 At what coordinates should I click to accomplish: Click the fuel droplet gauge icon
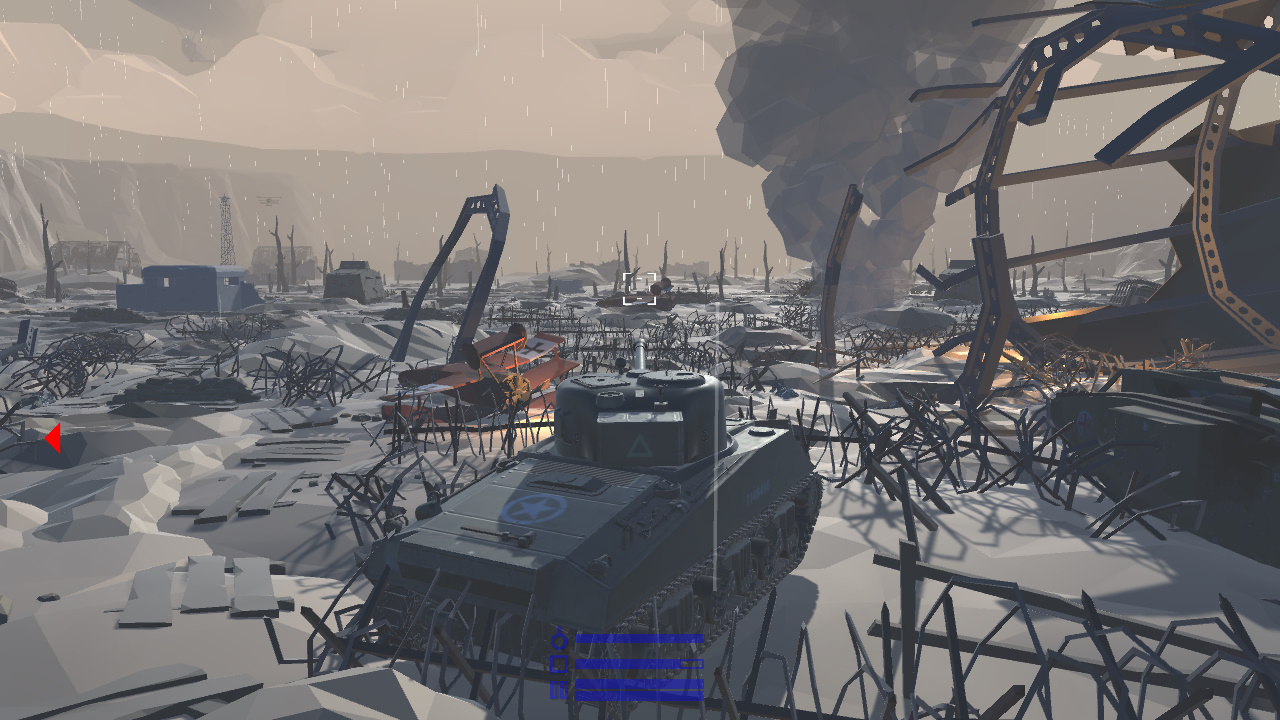558,639
